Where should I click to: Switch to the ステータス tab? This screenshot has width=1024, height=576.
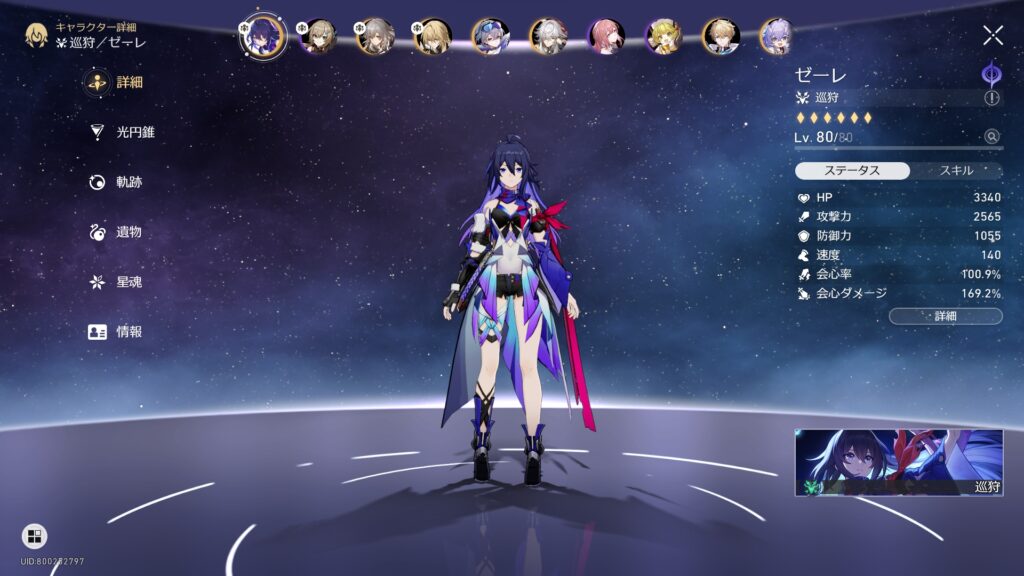point(852,170)
